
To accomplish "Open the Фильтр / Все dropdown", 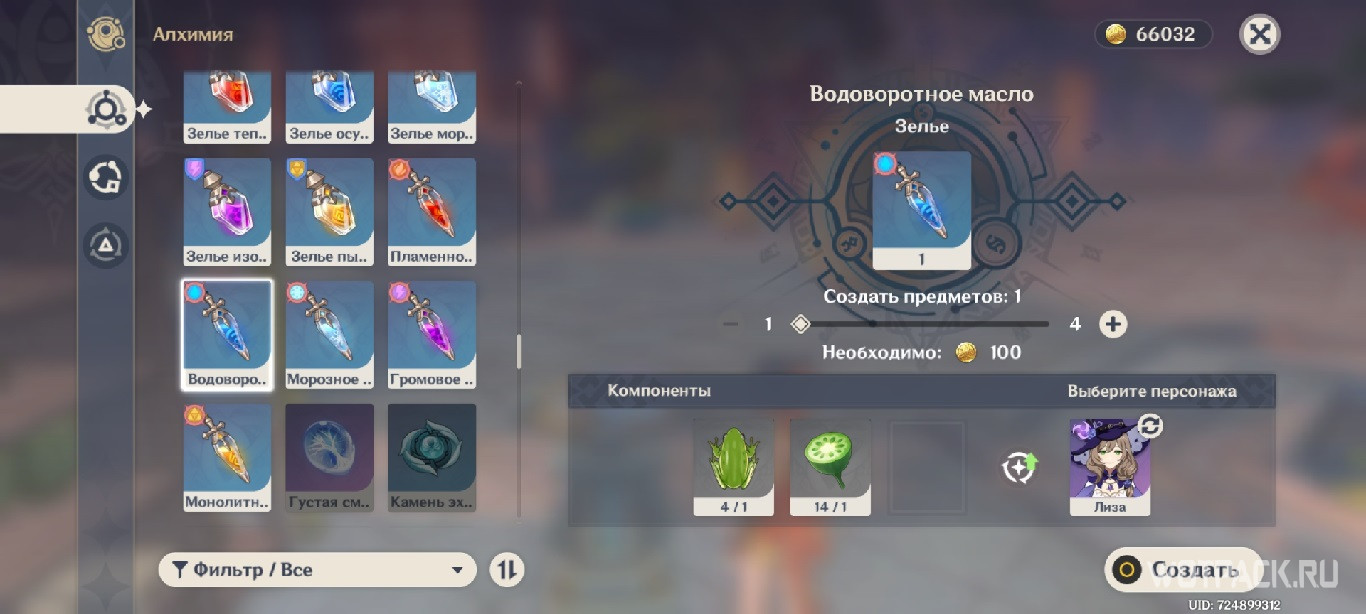I will coord(317,570).
